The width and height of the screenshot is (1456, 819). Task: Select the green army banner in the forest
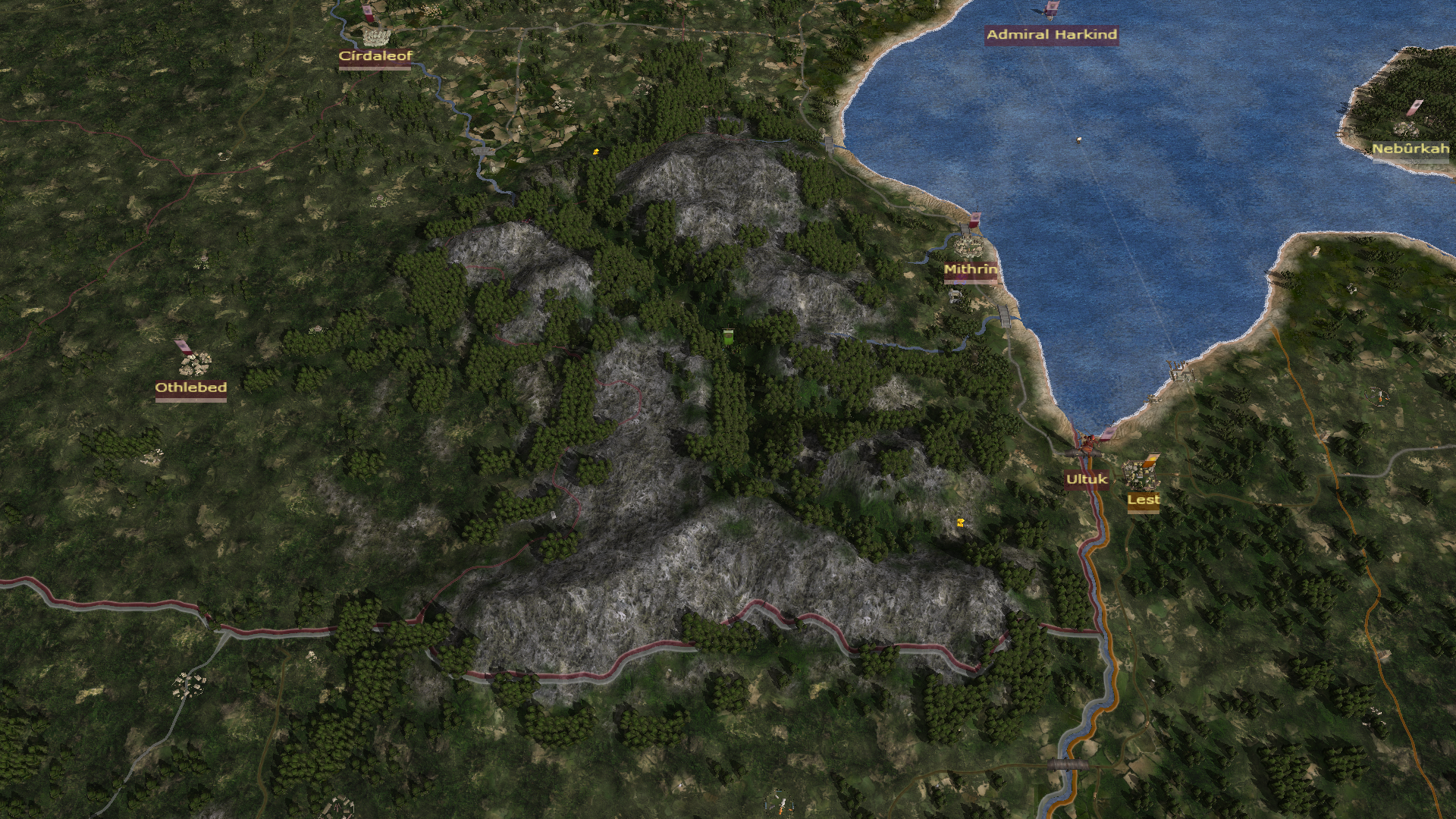coord(728,337)
